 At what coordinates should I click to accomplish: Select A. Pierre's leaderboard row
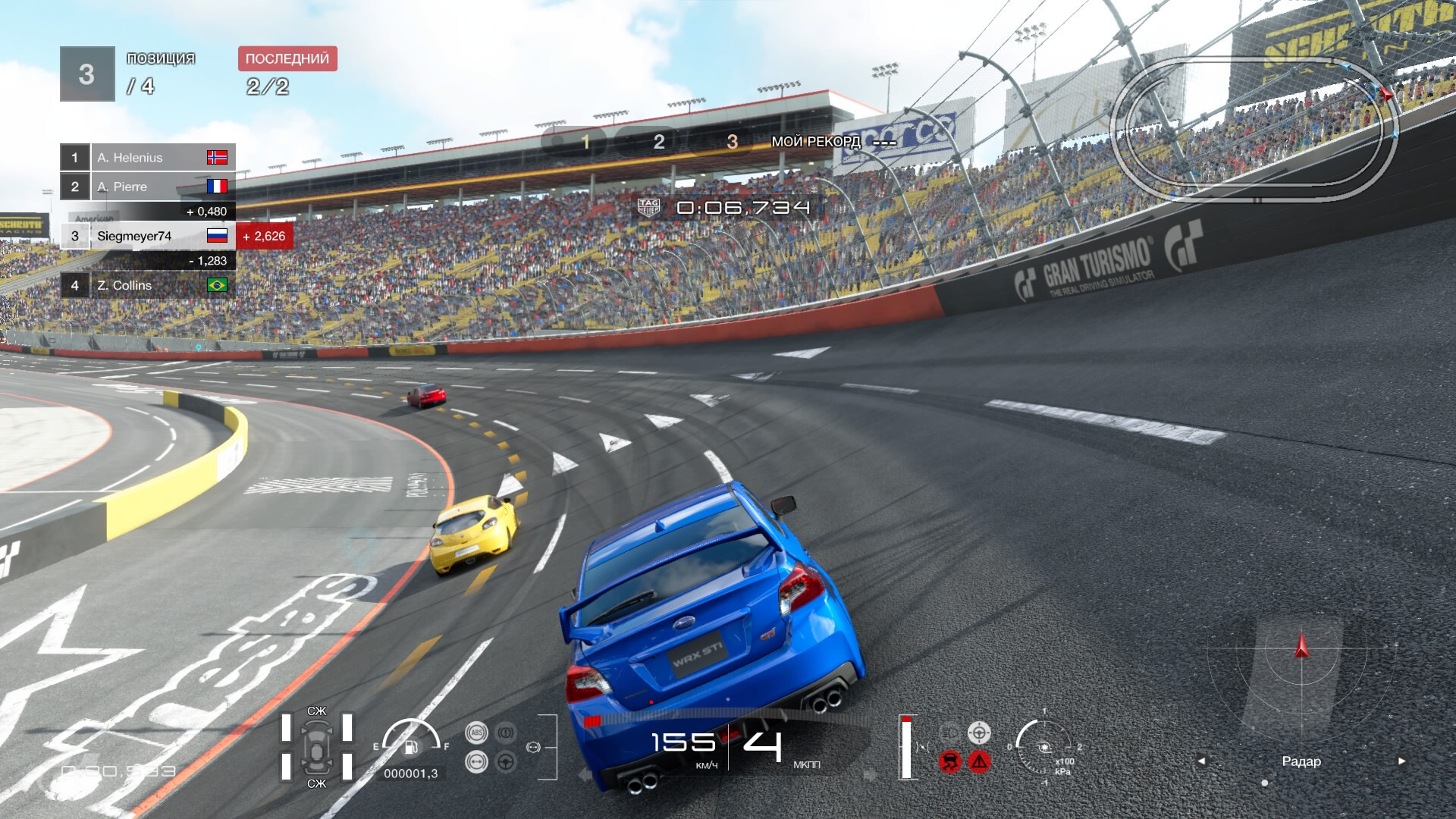(148, 187)
